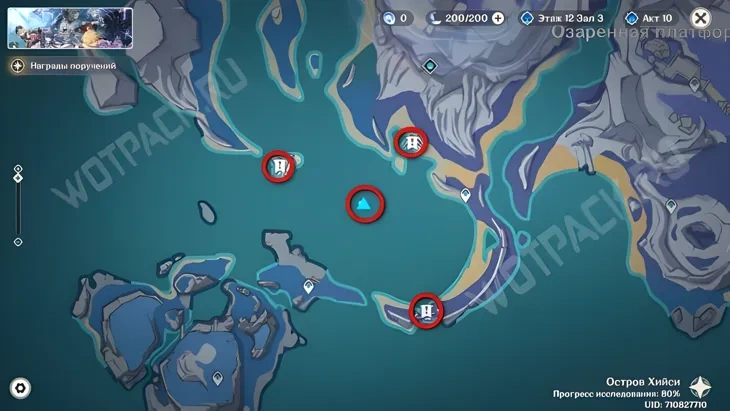Select the diamond-shaped teleport marker near the top
The image size is (730, 411).
tap(430, 66)
